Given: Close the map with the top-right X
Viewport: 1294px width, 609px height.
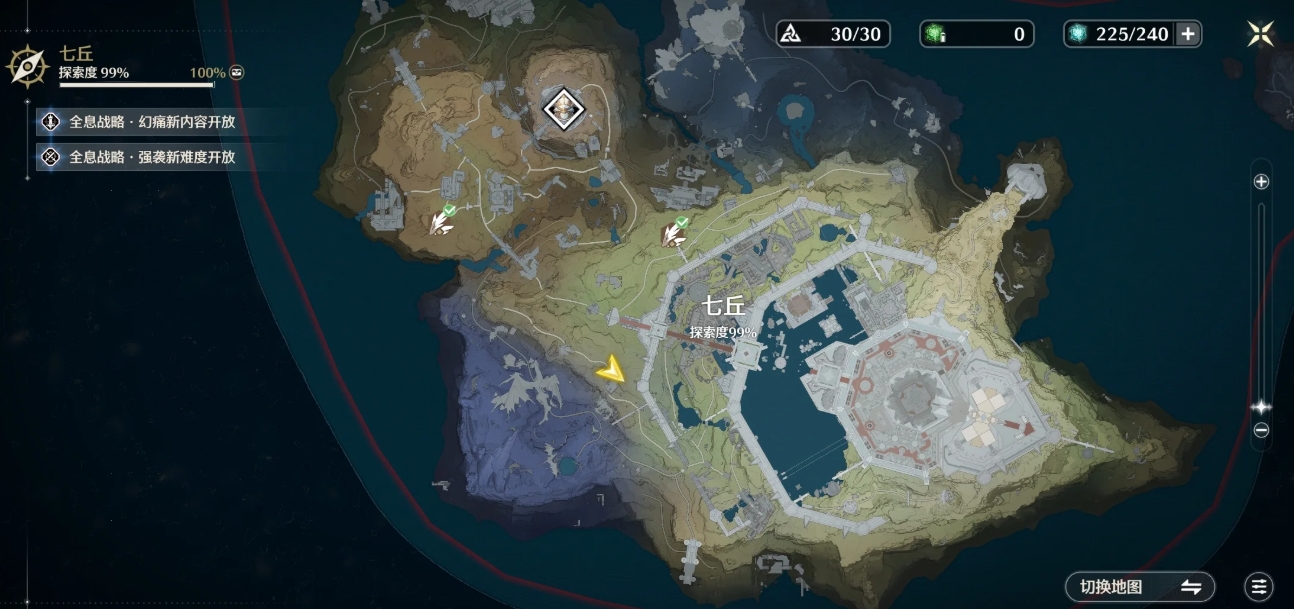Looking at the screenshot, I should point(1261,34).
